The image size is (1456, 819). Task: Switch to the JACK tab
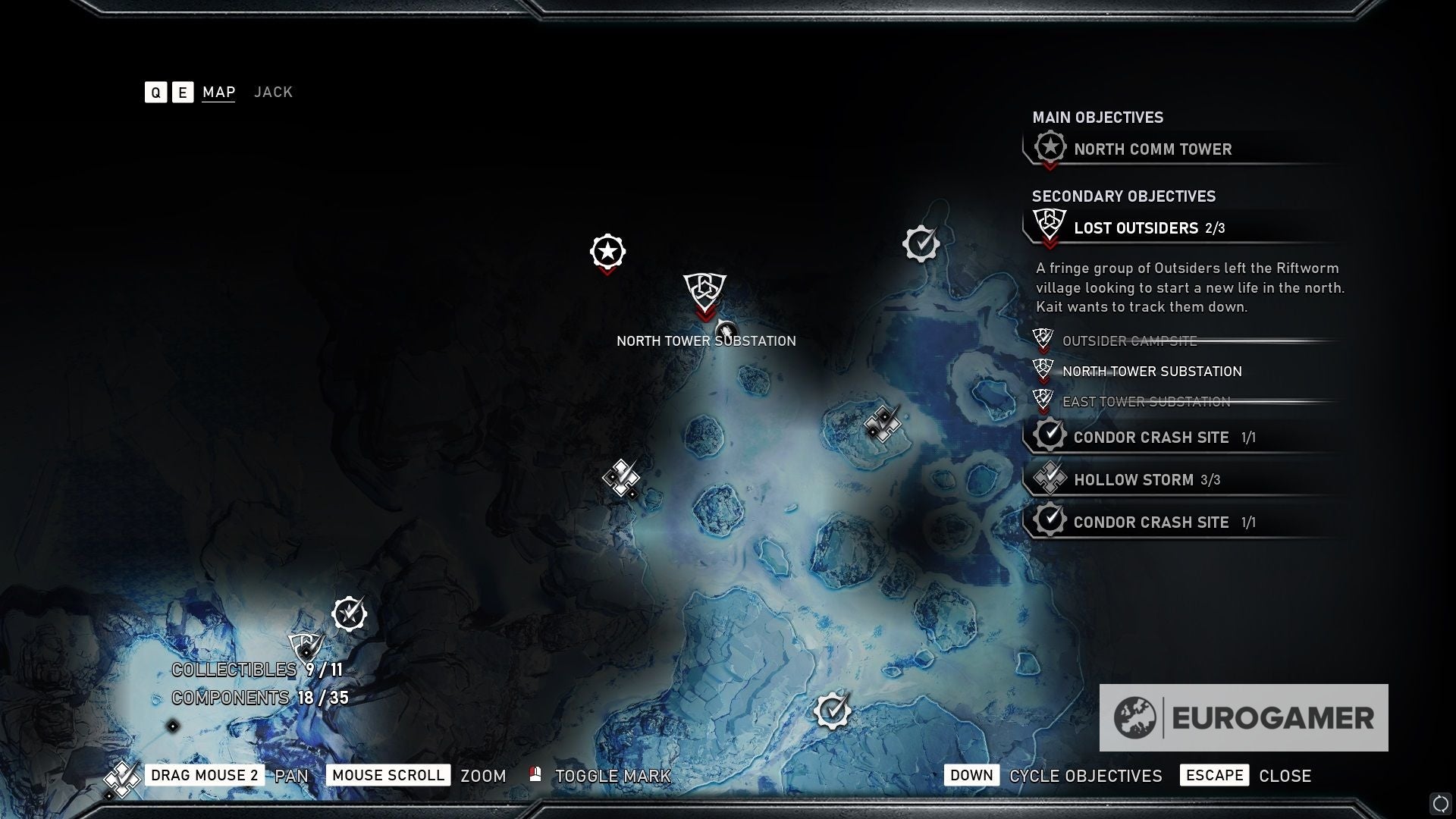coord(273,93)
